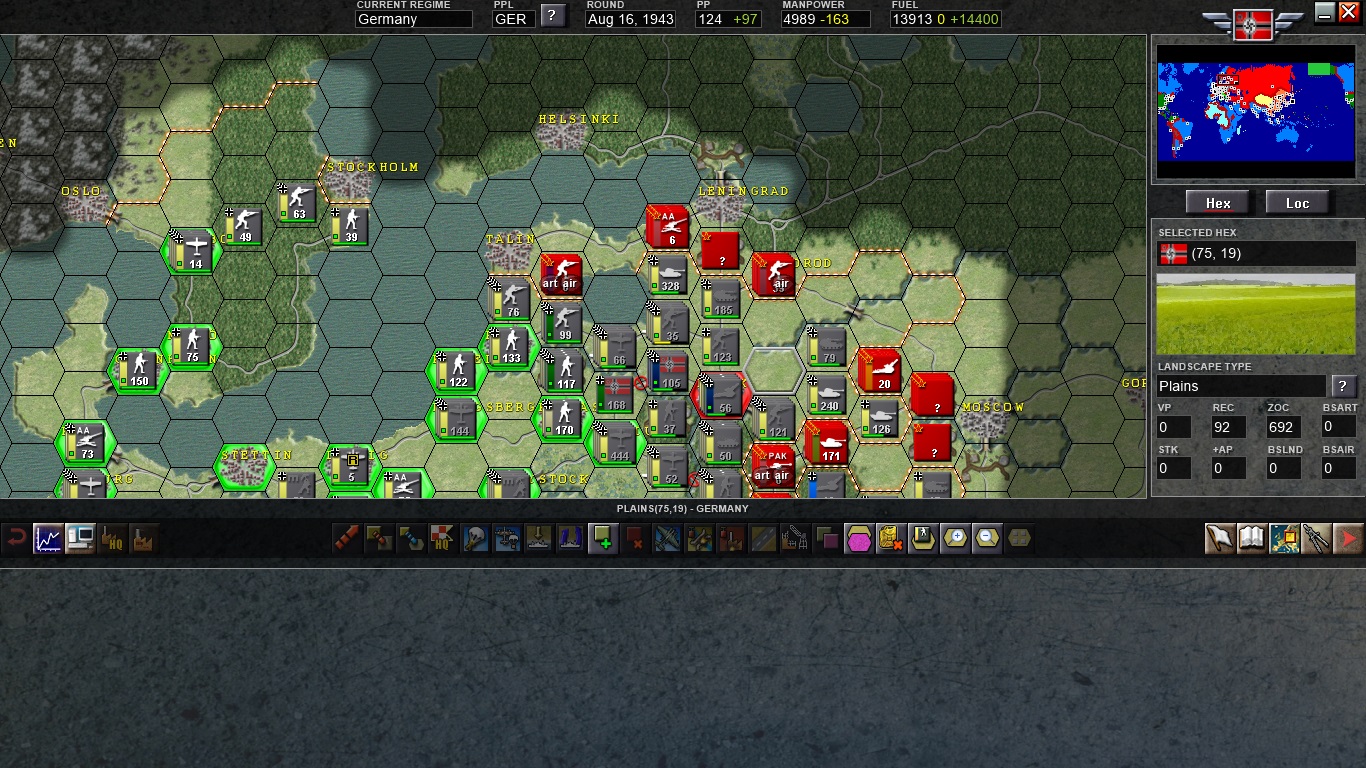Zoom in using the magnifier hex icon

pyautogui.click(x=955, y=538)
